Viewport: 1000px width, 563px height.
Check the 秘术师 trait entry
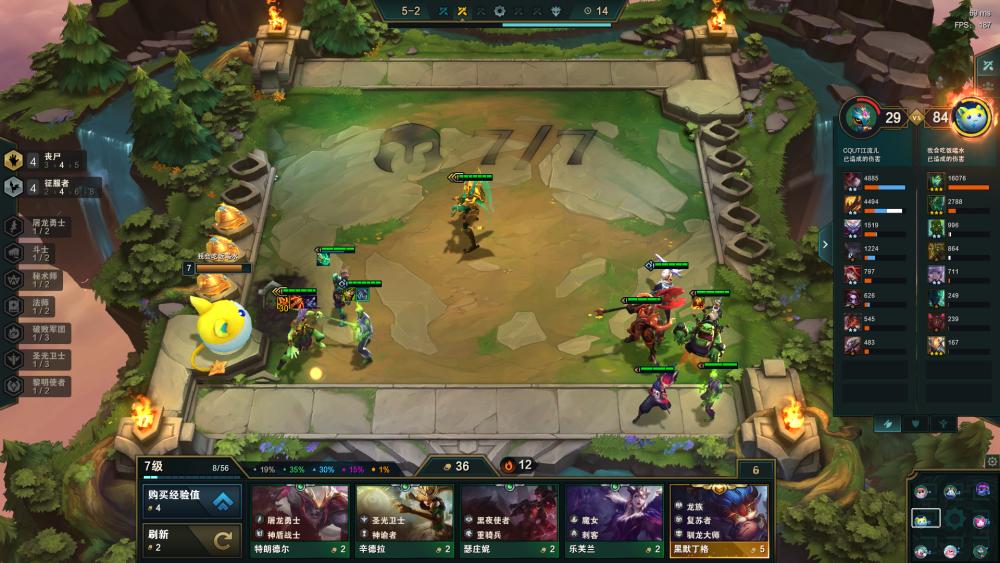click(x=40, y=280)
